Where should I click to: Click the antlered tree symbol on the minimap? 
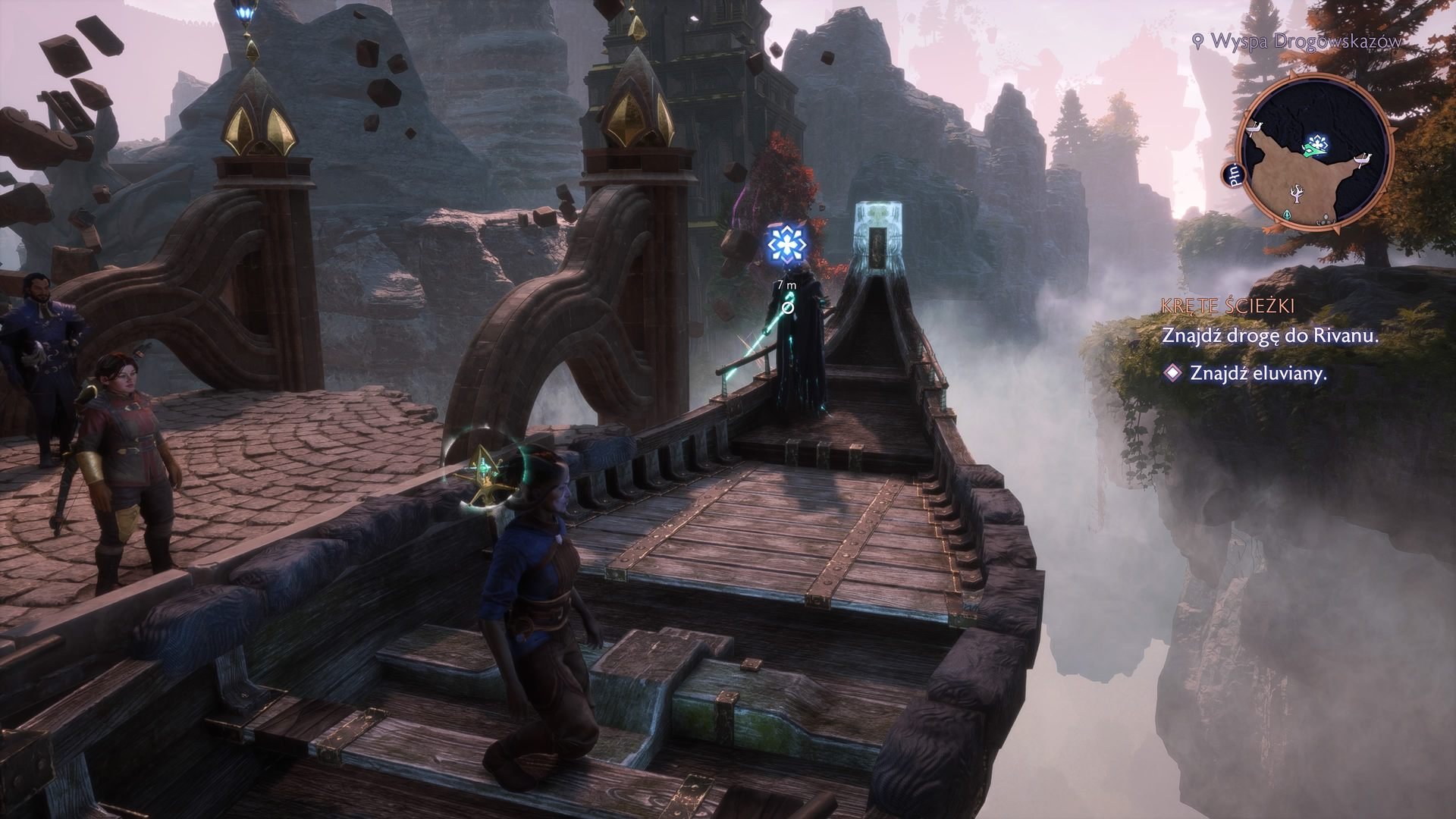click(x=1297, y=195)
